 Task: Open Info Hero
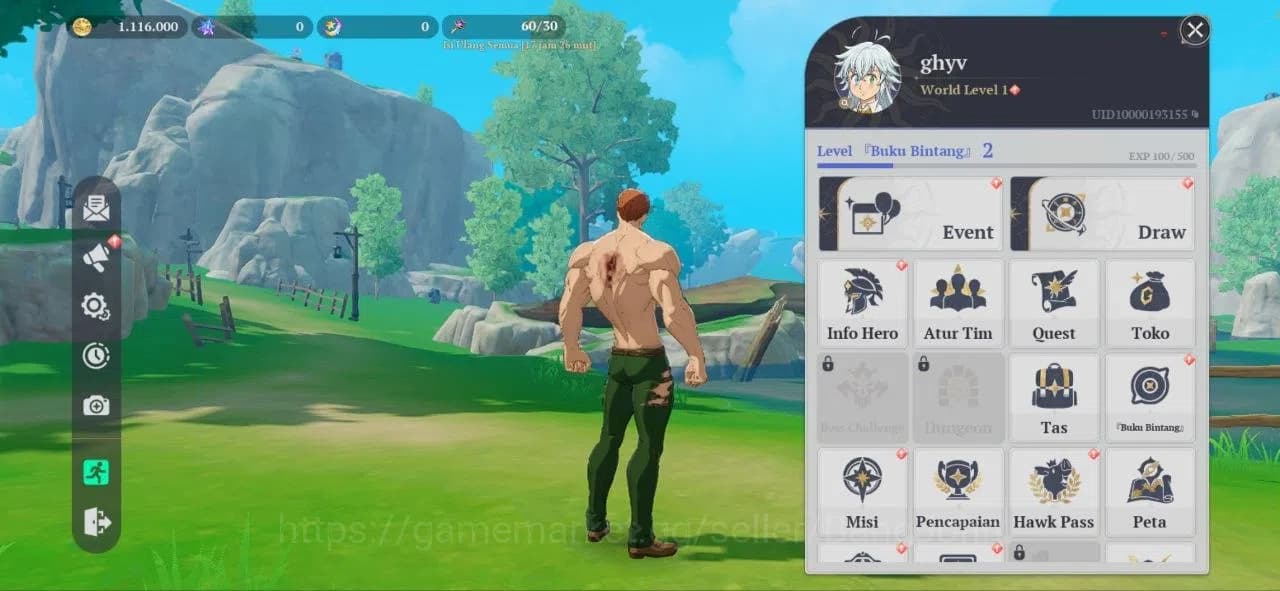pyautogui.click(x=862, y=304)
